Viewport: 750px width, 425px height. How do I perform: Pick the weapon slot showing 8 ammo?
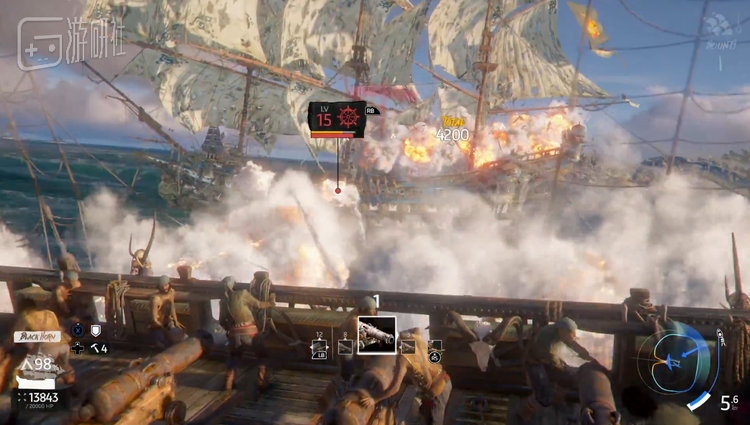tap(345, 346)
